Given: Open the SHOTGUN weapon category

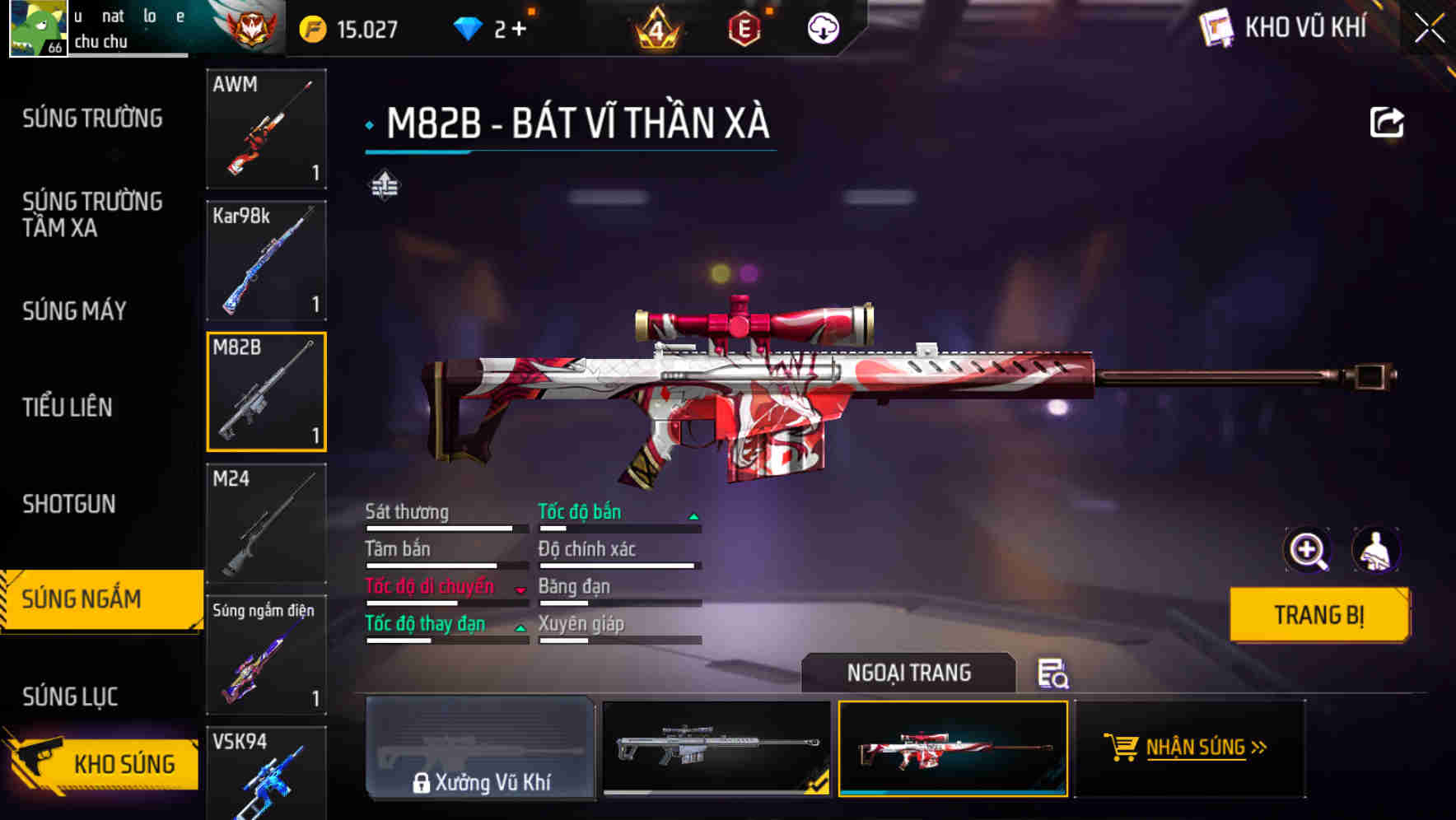Looking at the screenshot, I should pos(68,503).
